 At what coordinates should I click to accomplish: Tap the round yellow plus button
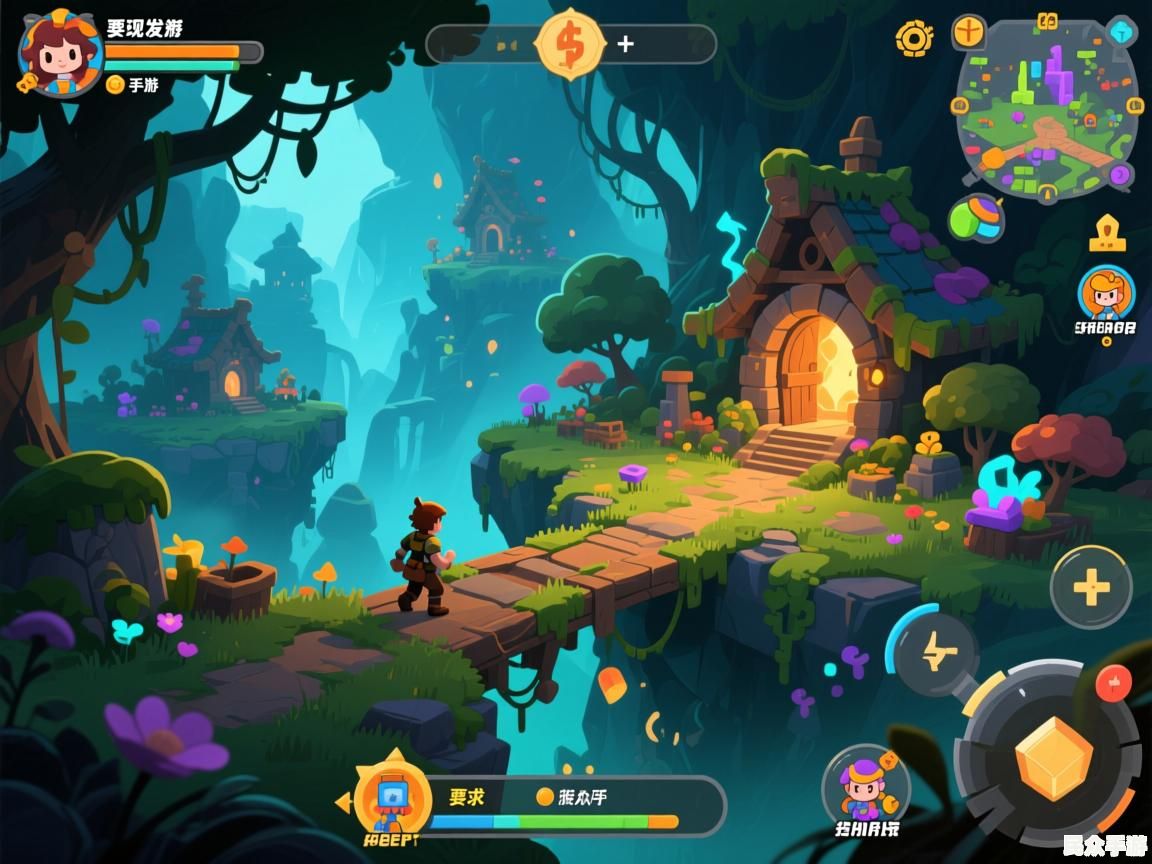tap(1091, 588)
